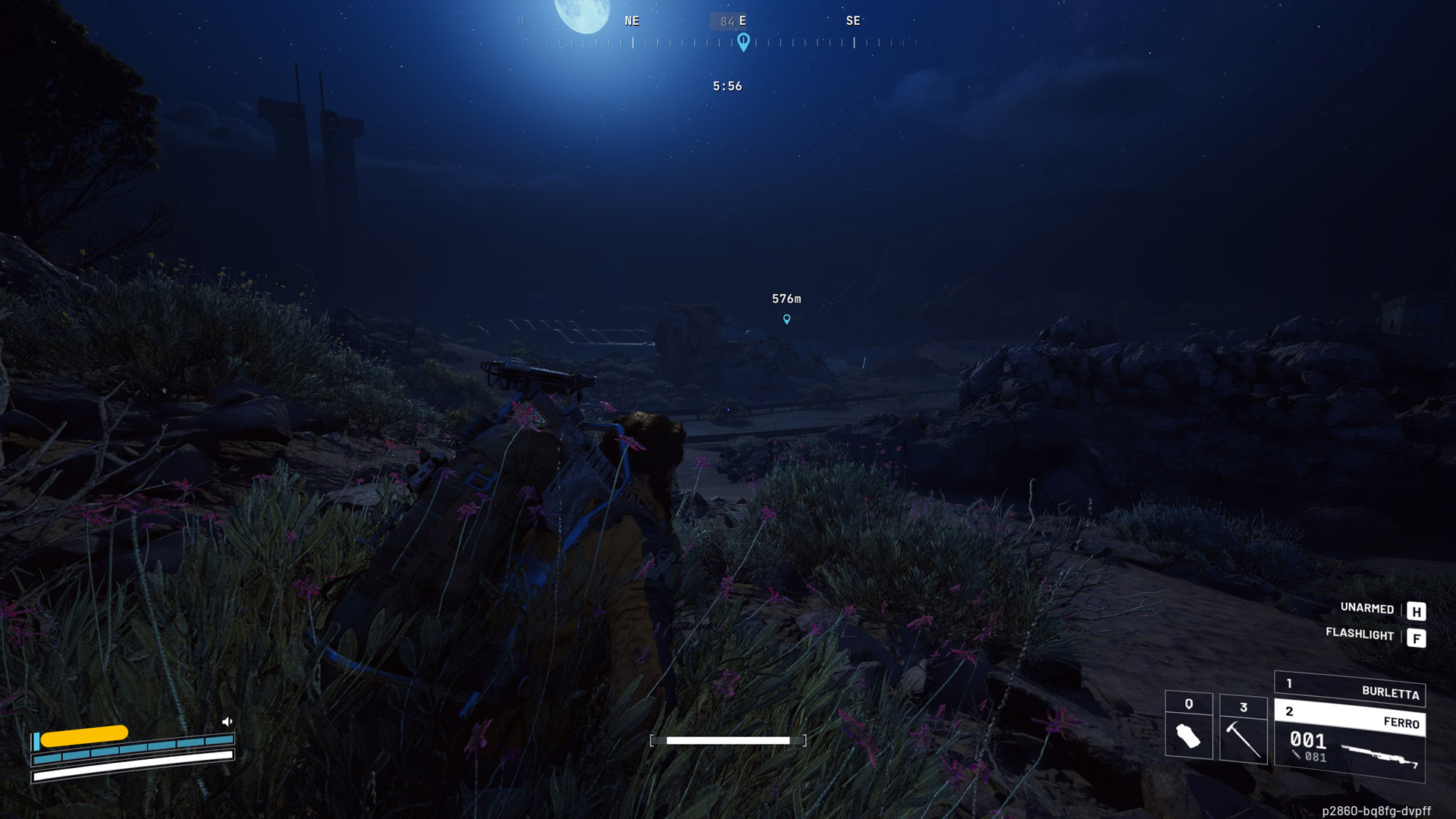Viewport: 1456px width, 819px height.
Task: Click the moon in the night sky
Action: click(x=581, y=13)
